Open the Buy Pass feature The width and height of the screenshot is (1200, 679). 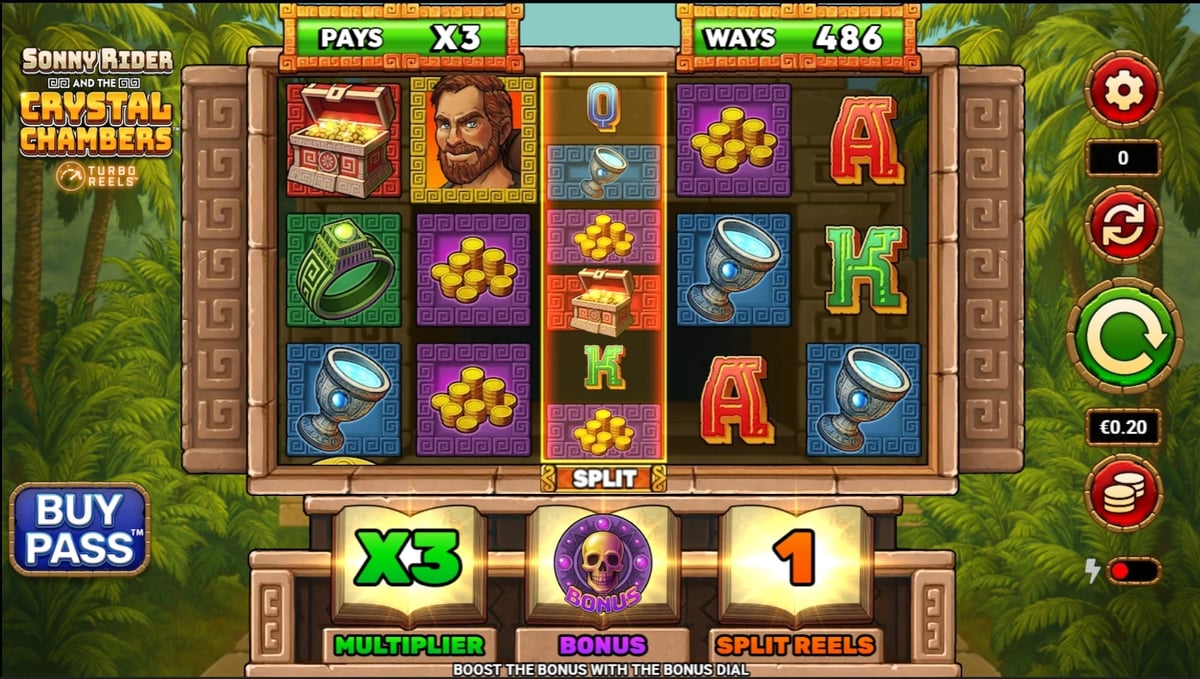(80, 529)
